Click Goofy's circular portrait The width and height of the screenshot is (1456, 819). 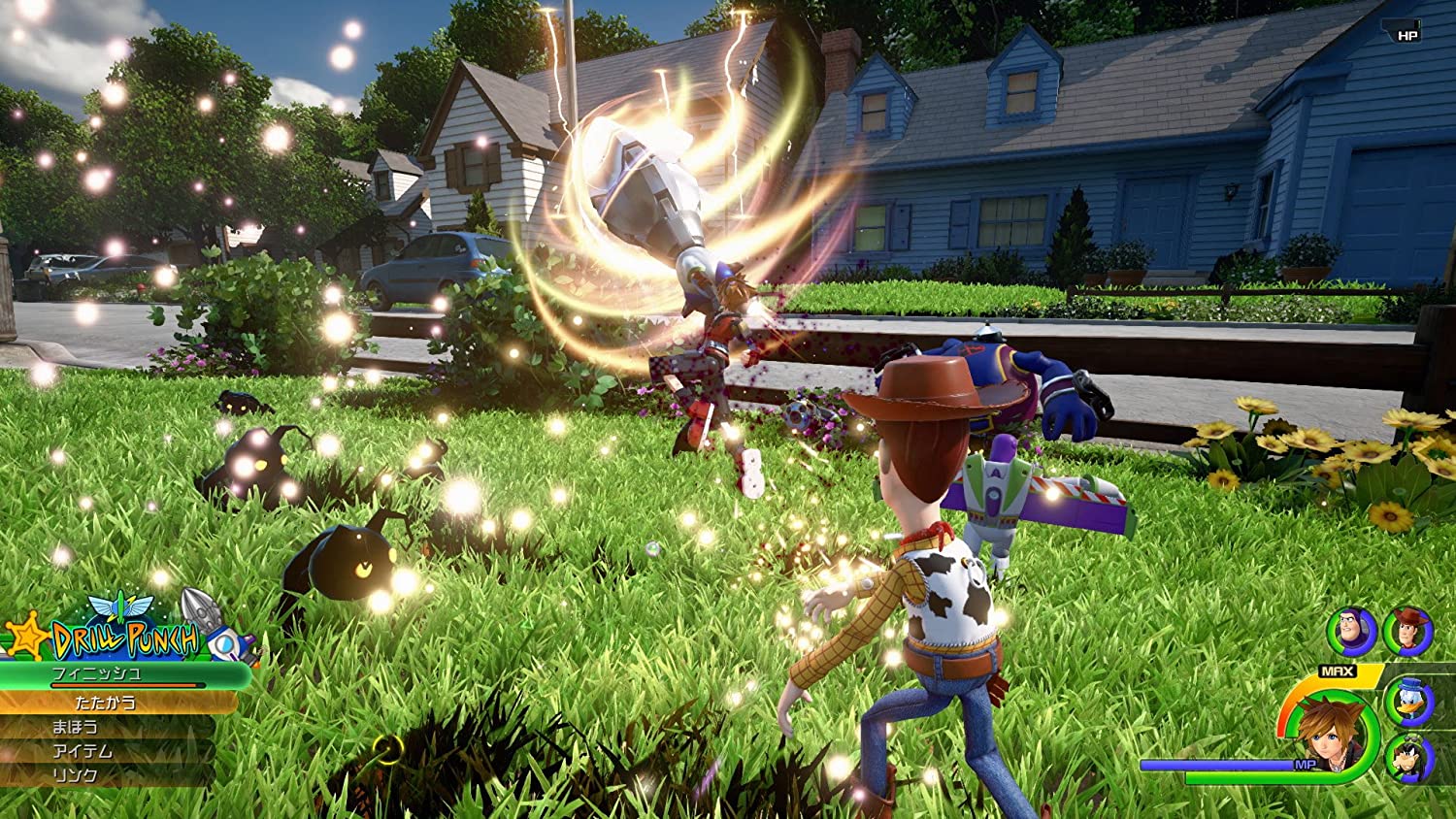[x=1409, y=758]
